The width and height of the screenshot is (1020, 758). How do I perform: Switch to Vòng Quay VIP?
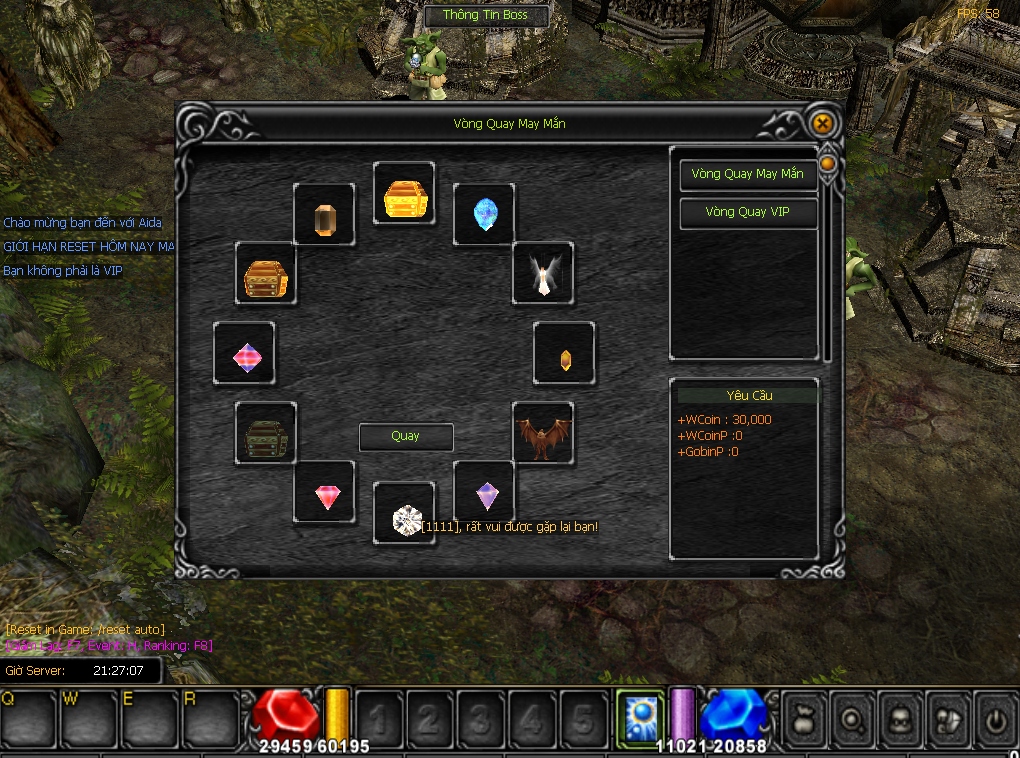(748, 212)
